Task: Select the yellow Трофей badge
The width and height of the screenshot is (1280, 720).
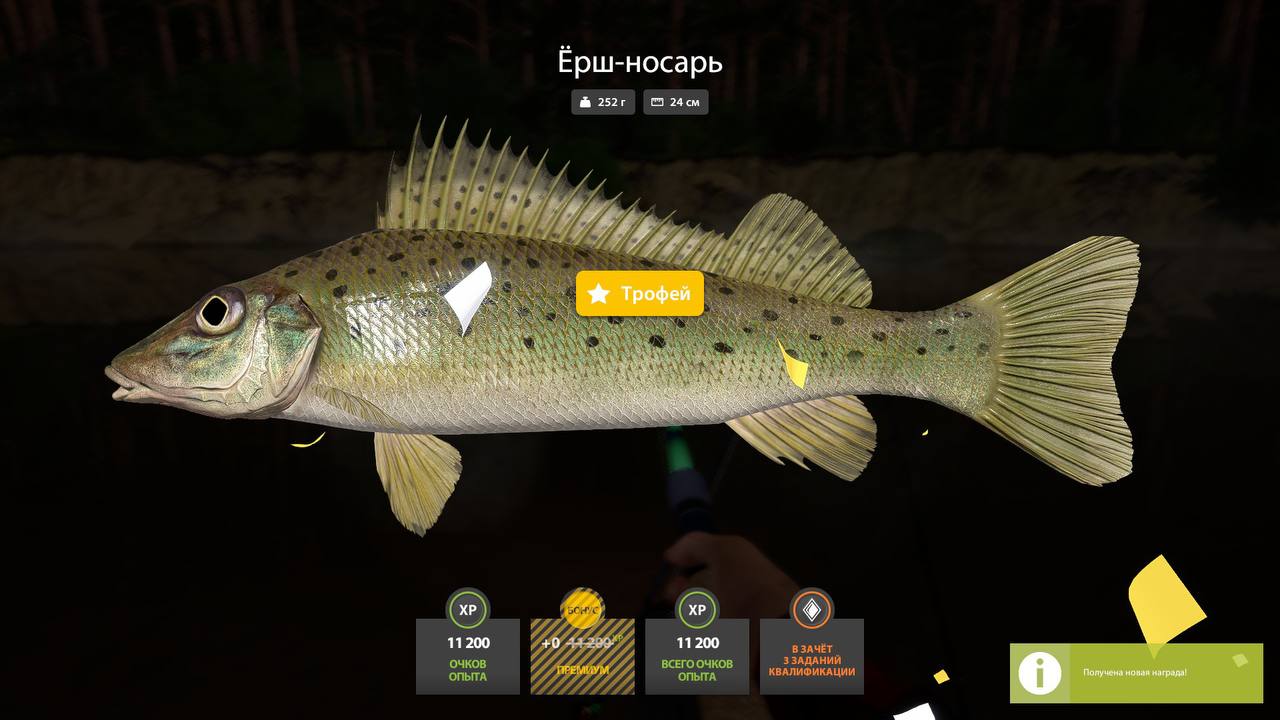Action: click(640, 294)
